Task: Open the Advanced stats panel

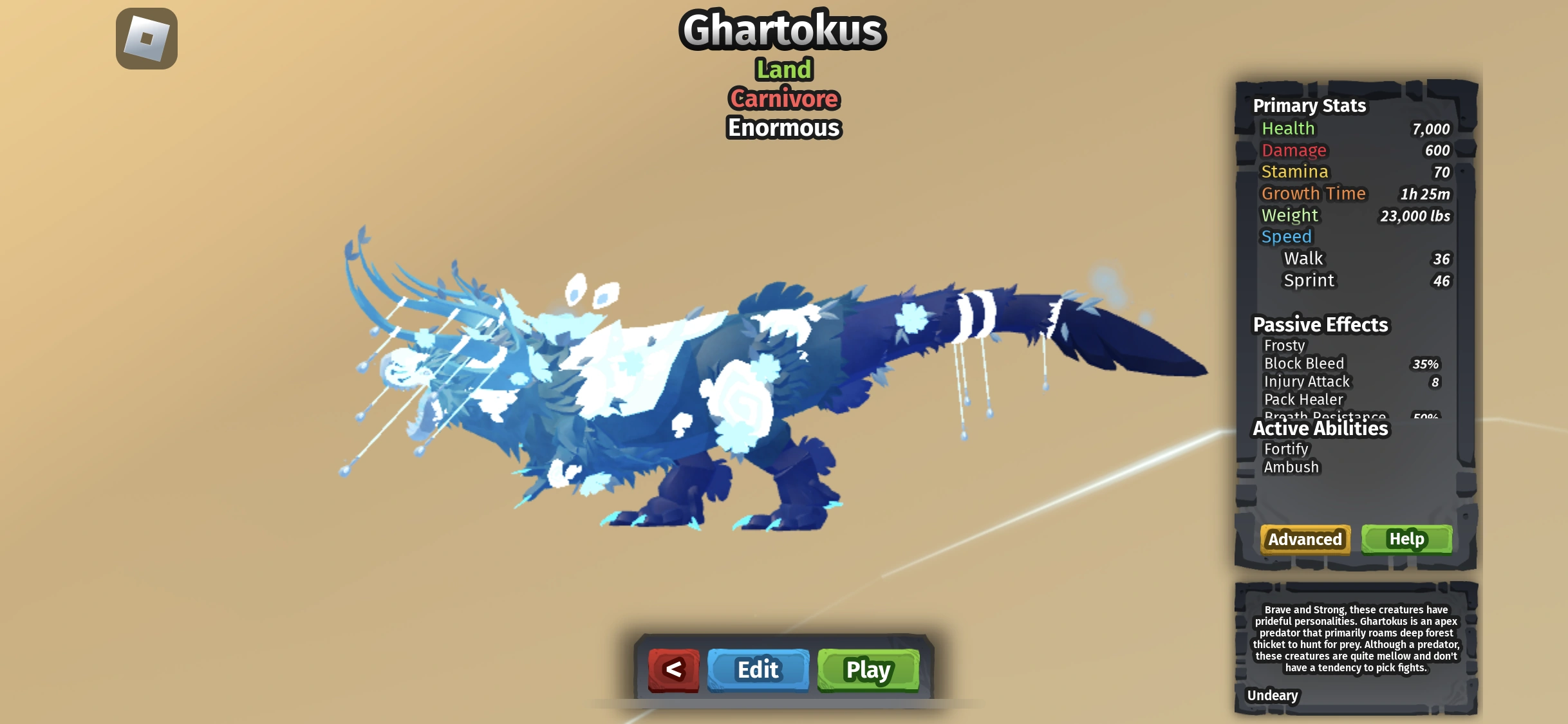Action: point(1304,539)
